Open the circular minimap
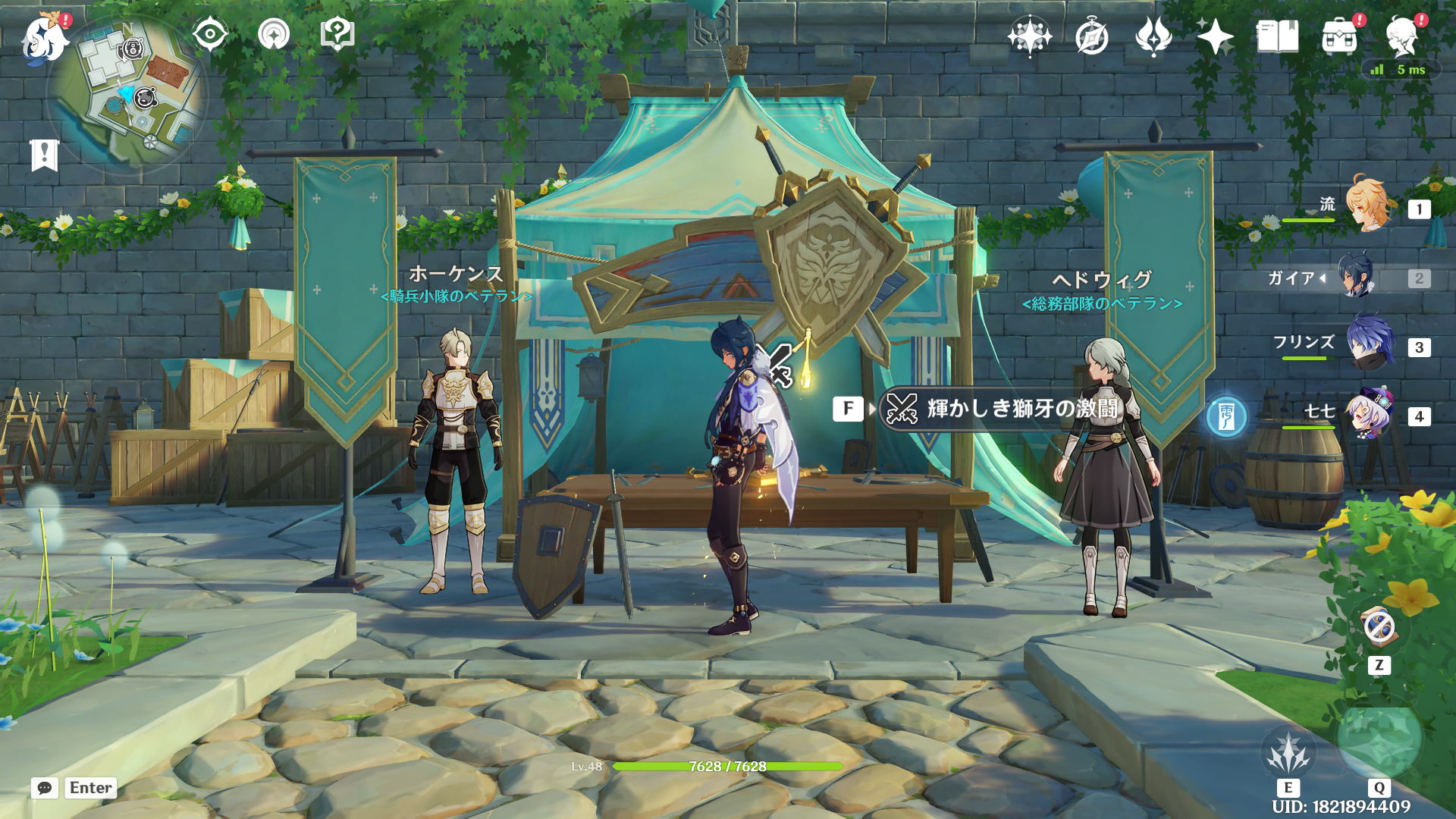The image size is (1456, 819). click(127, 95)
